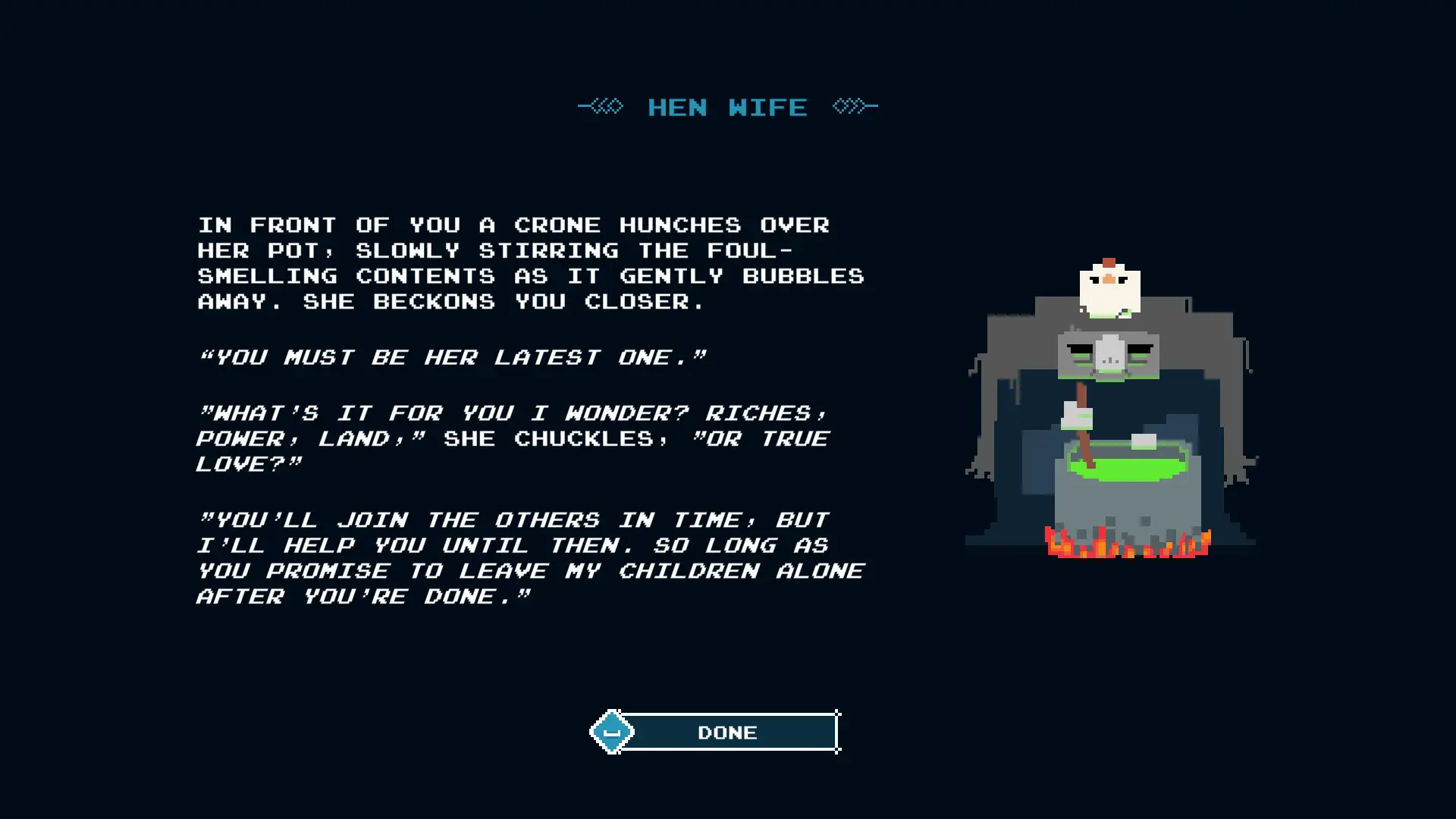Viewport: 1456px width, 819px height.
Task: Dismiss the Hen Wife dialogue with Done
Action: click(726, 732)
